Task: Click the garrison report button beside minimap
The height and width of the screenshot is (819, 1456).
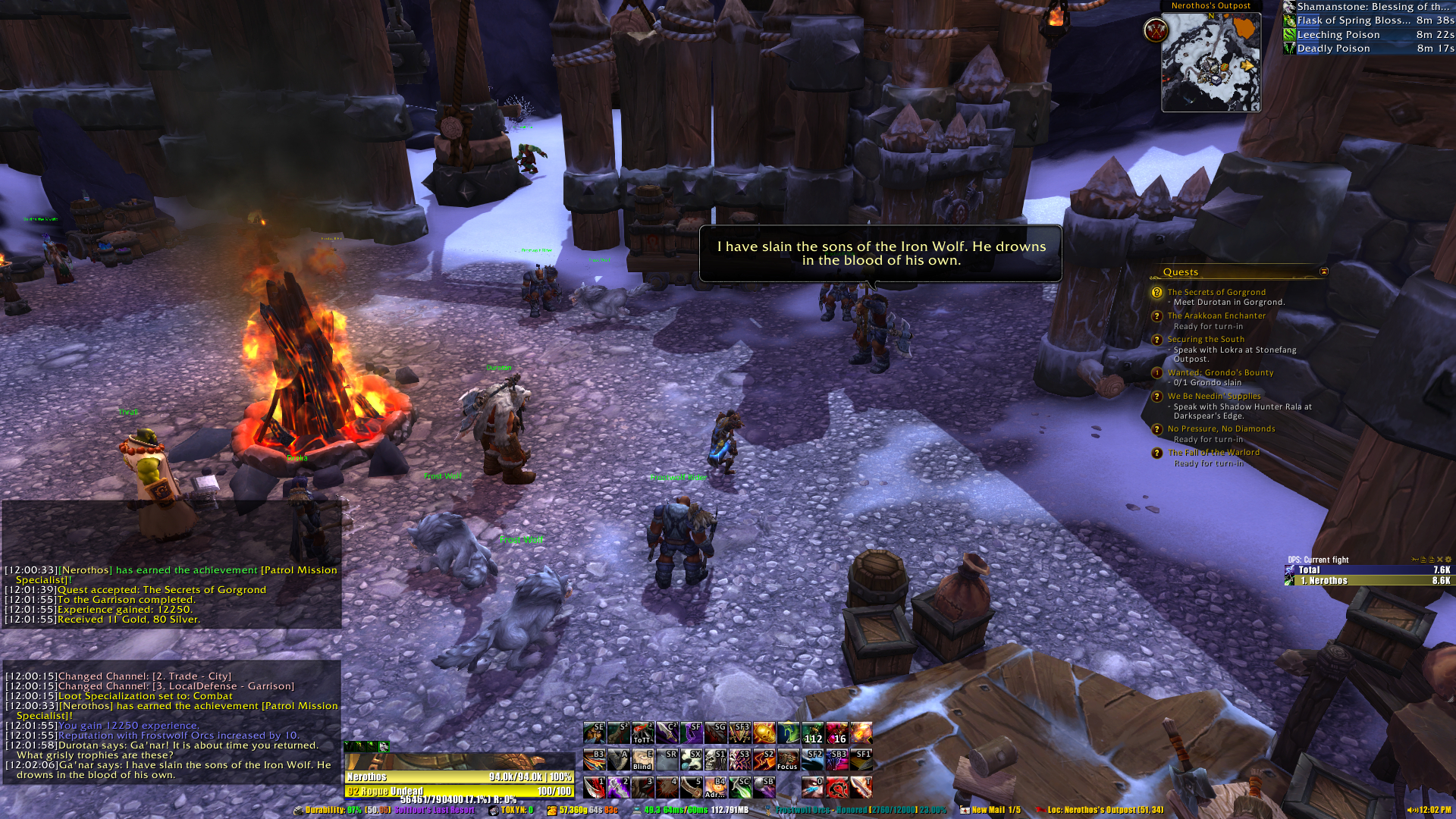Action: (1156, 31)
